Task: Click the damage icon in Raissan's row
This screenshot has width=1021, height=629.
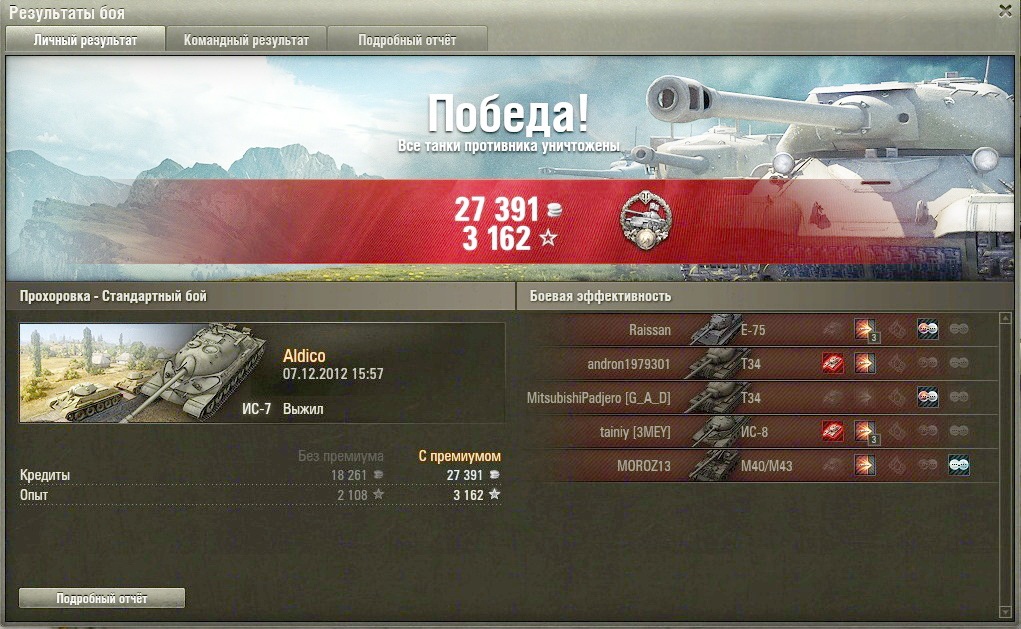Action: (865, 330)
